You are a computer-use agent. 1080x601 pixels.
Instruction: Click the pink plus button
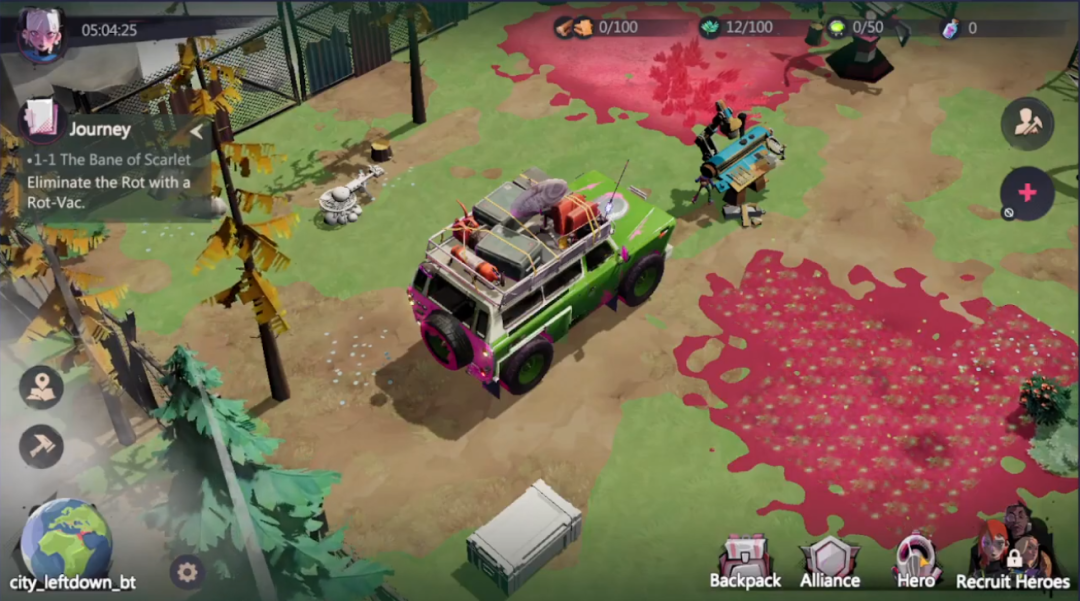(1027, 193)
